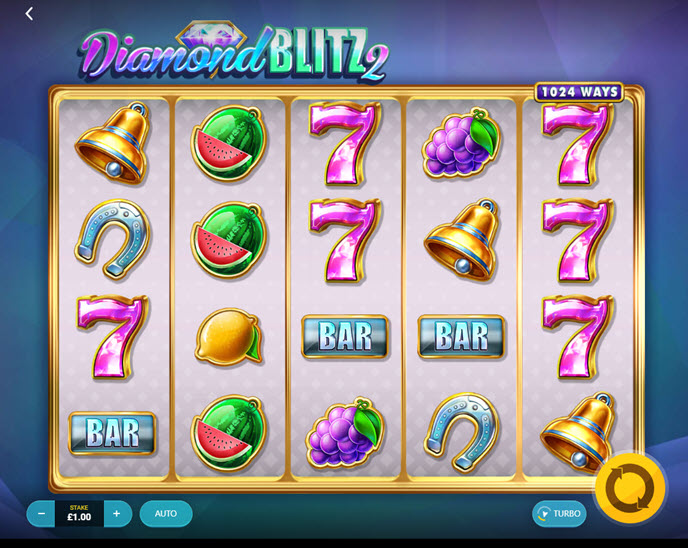
Task: Go back using the arrow icon
Action: (x=29, y=14)
